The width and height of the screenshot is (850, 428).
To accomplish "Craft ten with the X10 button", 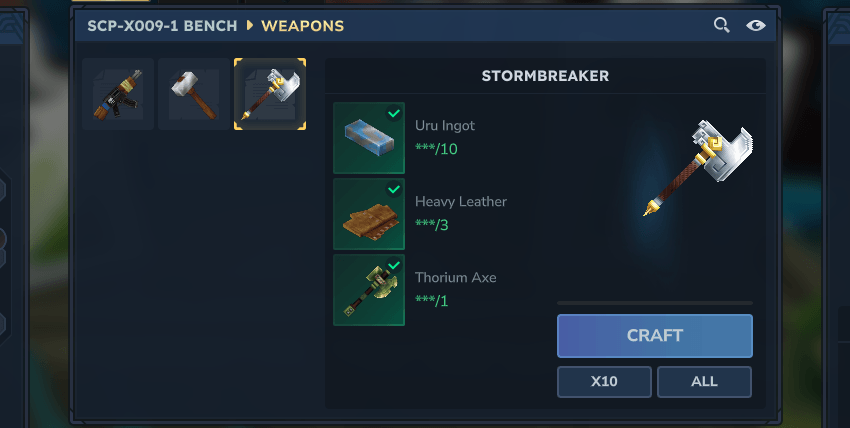I will [604, 382].
